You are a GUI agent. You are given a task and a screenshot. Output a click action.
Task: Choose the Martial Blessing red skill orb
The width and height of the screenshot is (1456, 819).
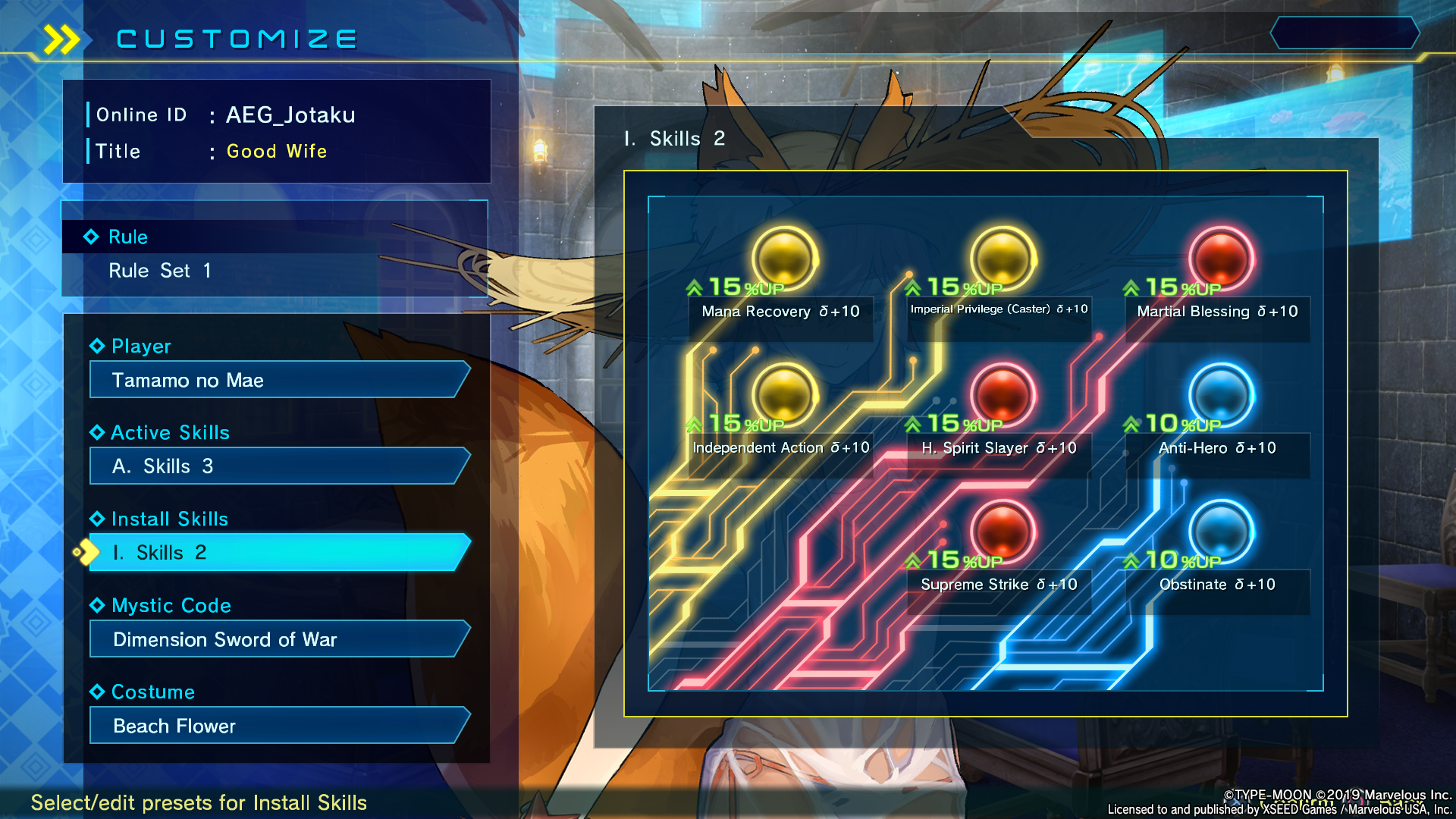(1220, 258)
